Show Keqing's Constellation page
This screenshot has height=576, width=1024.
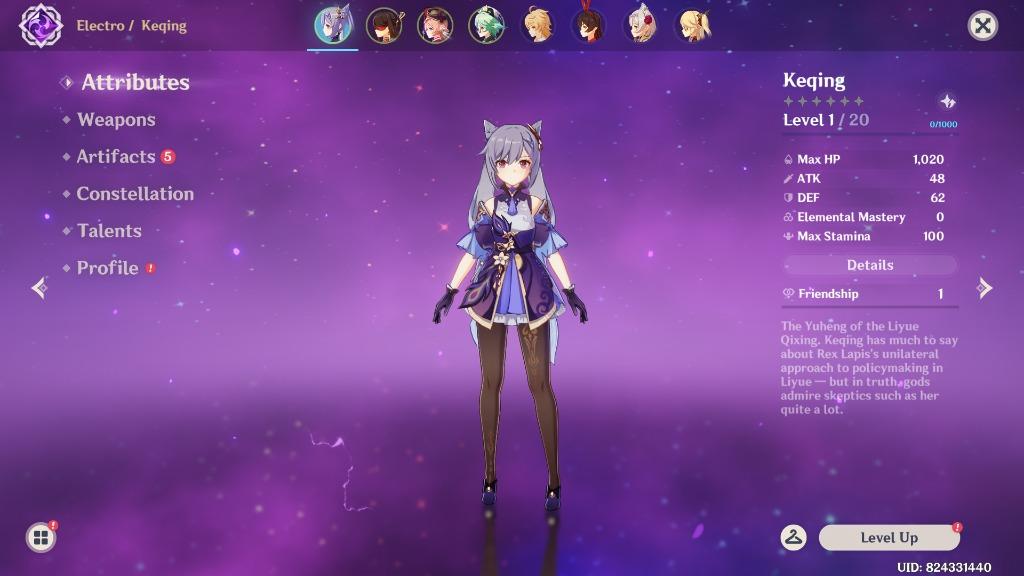pyautogui.click(x=135, y=194)
